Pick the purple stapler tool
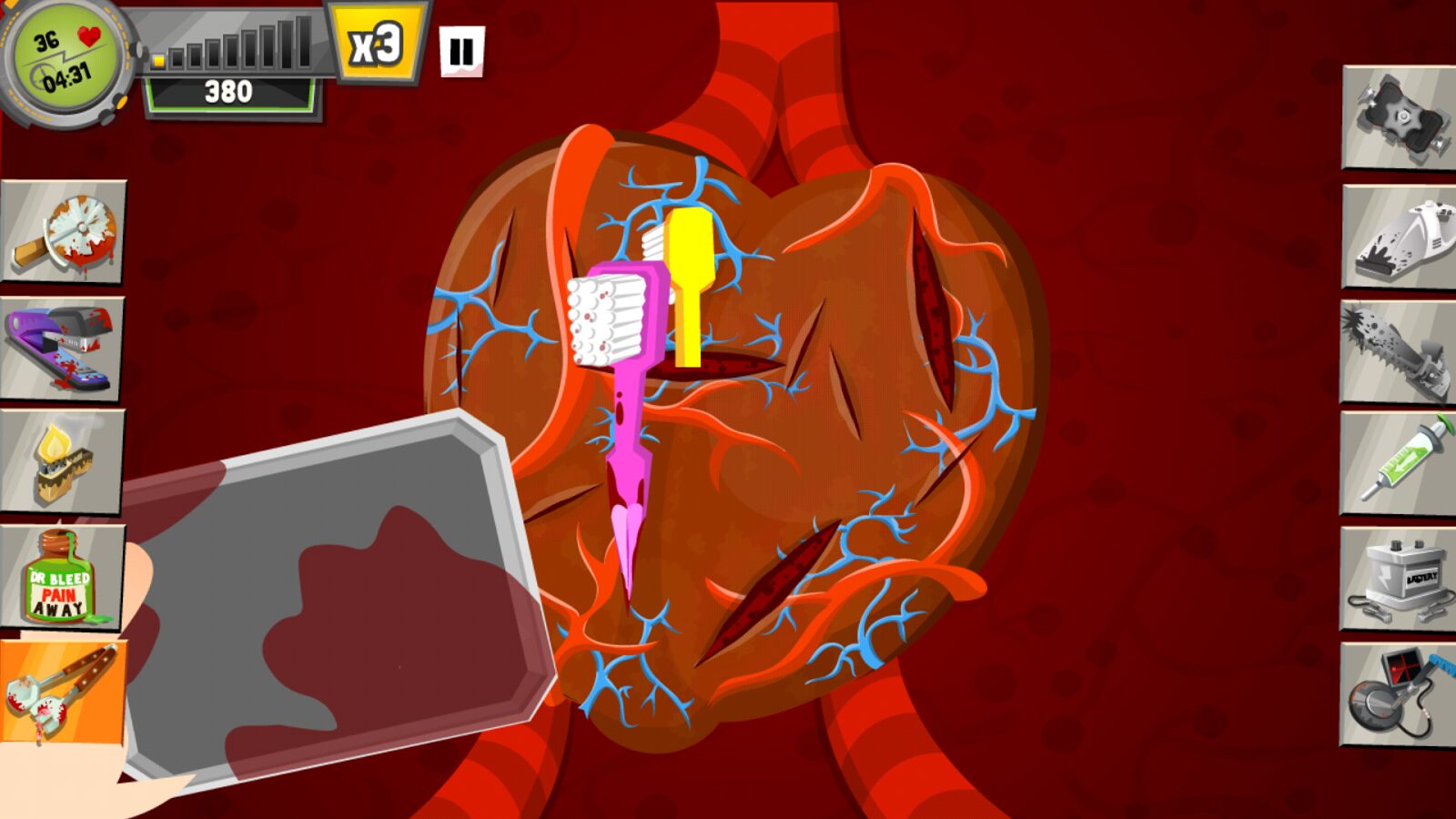Screen dimensions: 1456x819 [x=62, y=349]
